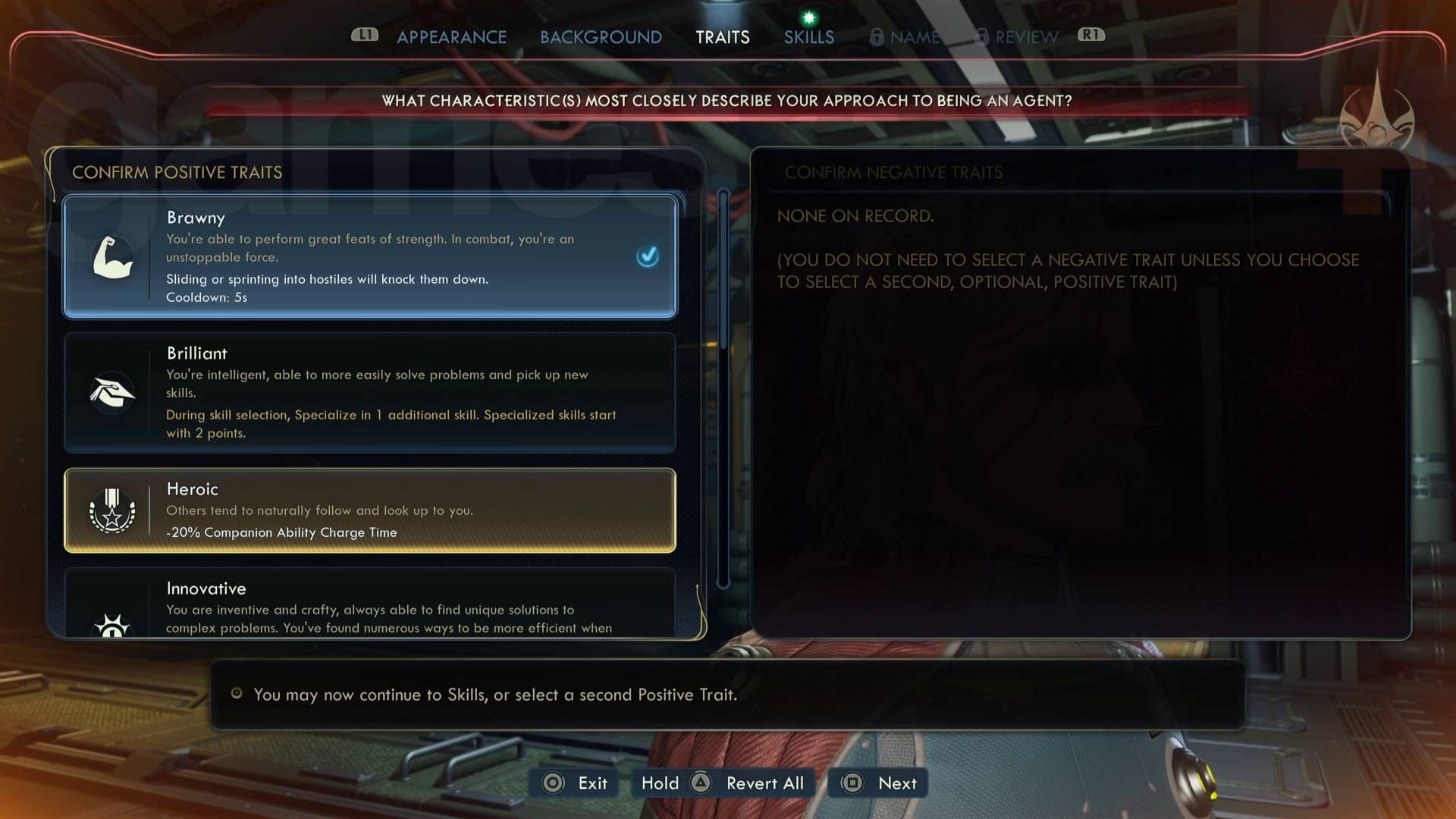This screenshot has height=819, width=1456.
Task: Click the continue to Skills notification bar
Action: pyautogui.click(x=728, y=694)
